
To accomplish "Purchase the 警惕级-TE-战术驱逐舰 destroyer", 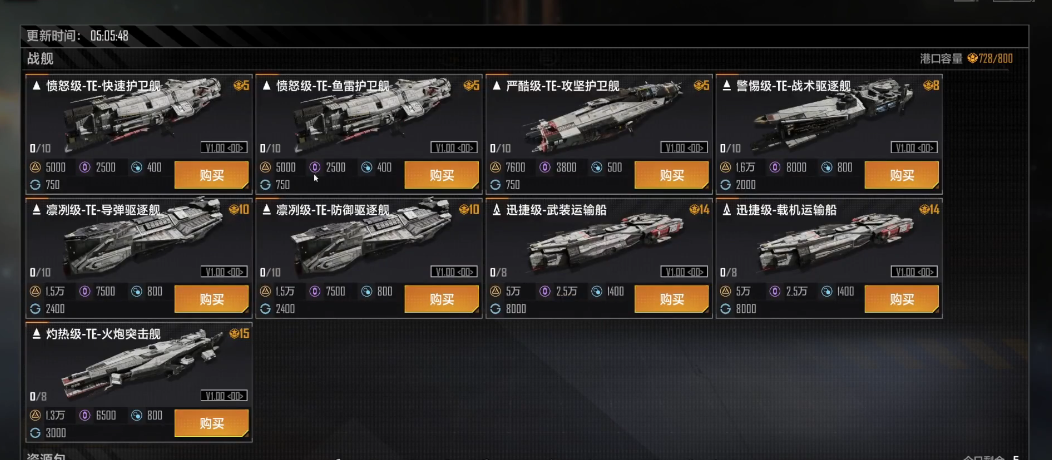I will coord(901,175).
